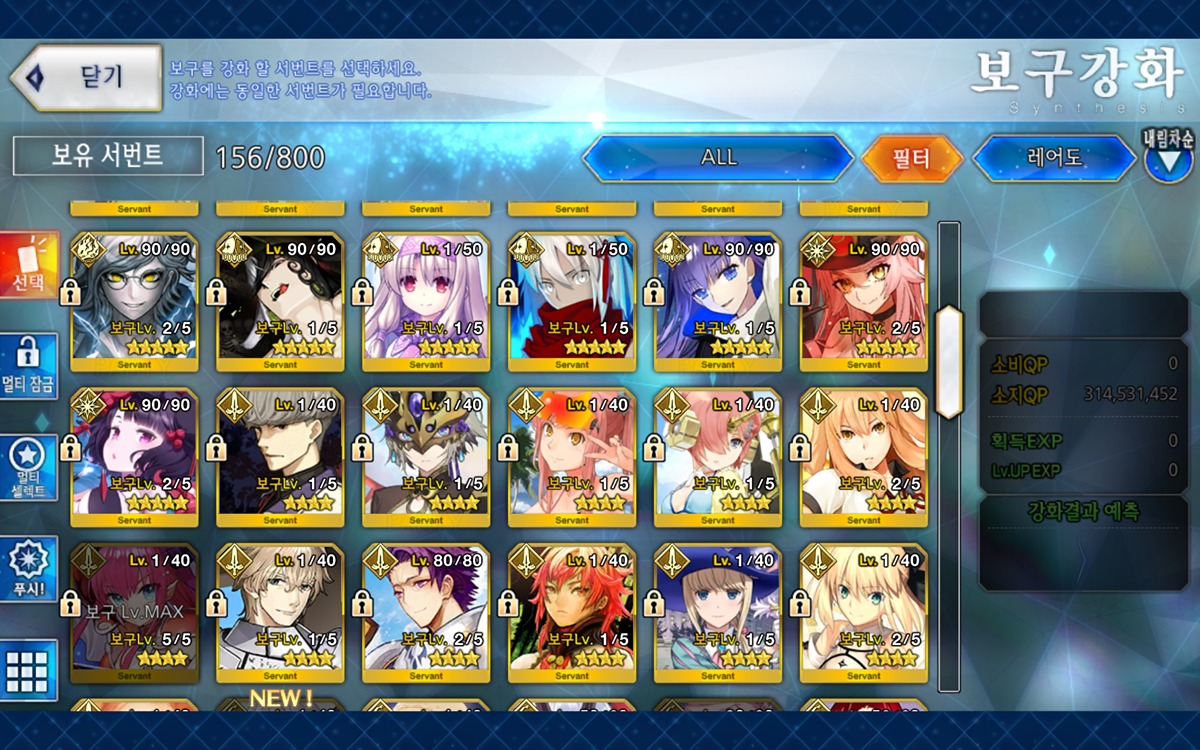Activate the red 선택 mode button
Screen dimensions: 1200x750
click(x=29, y=266)
